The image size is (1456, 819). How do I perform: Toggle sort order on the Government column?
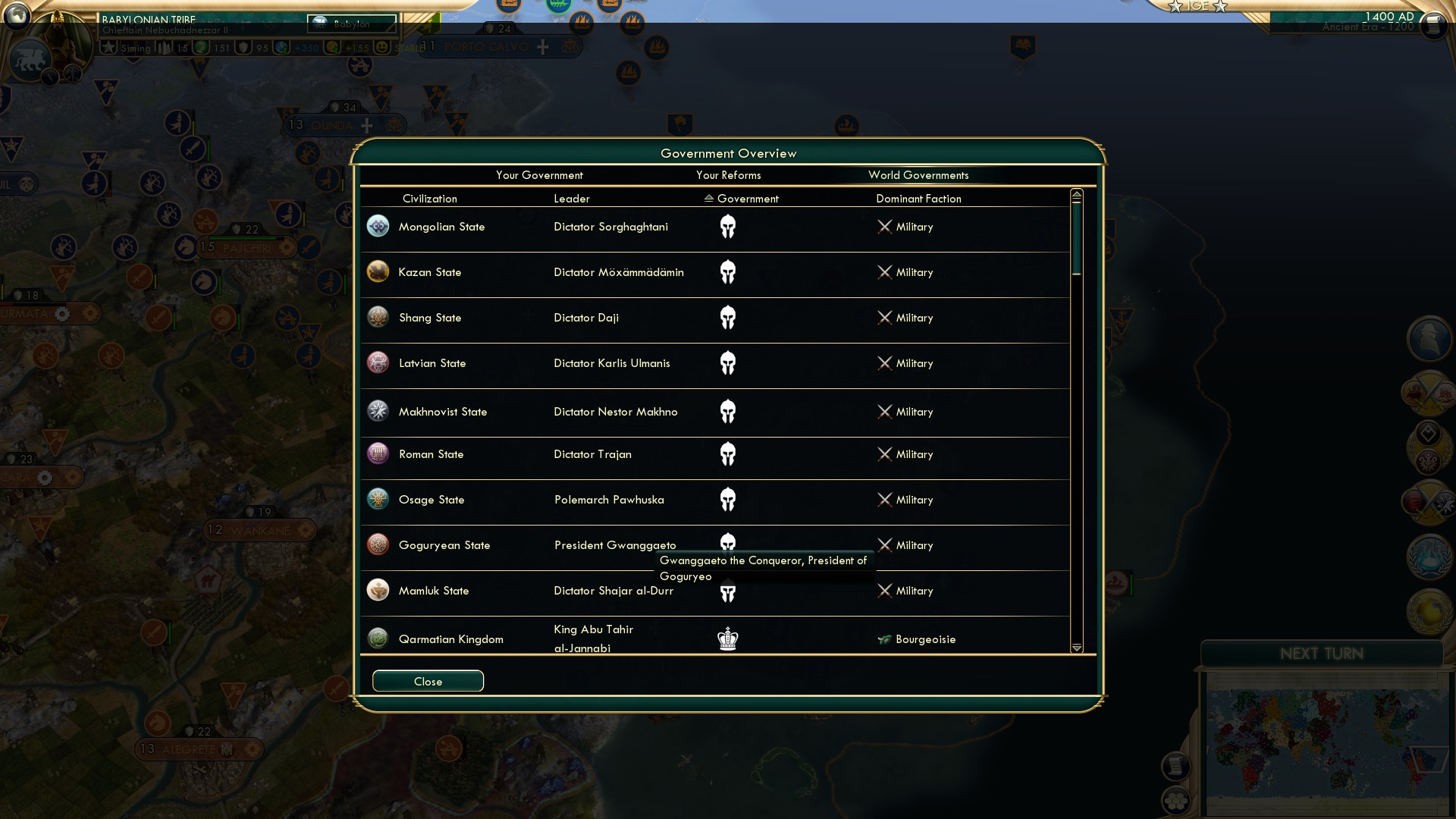[708, 198]
